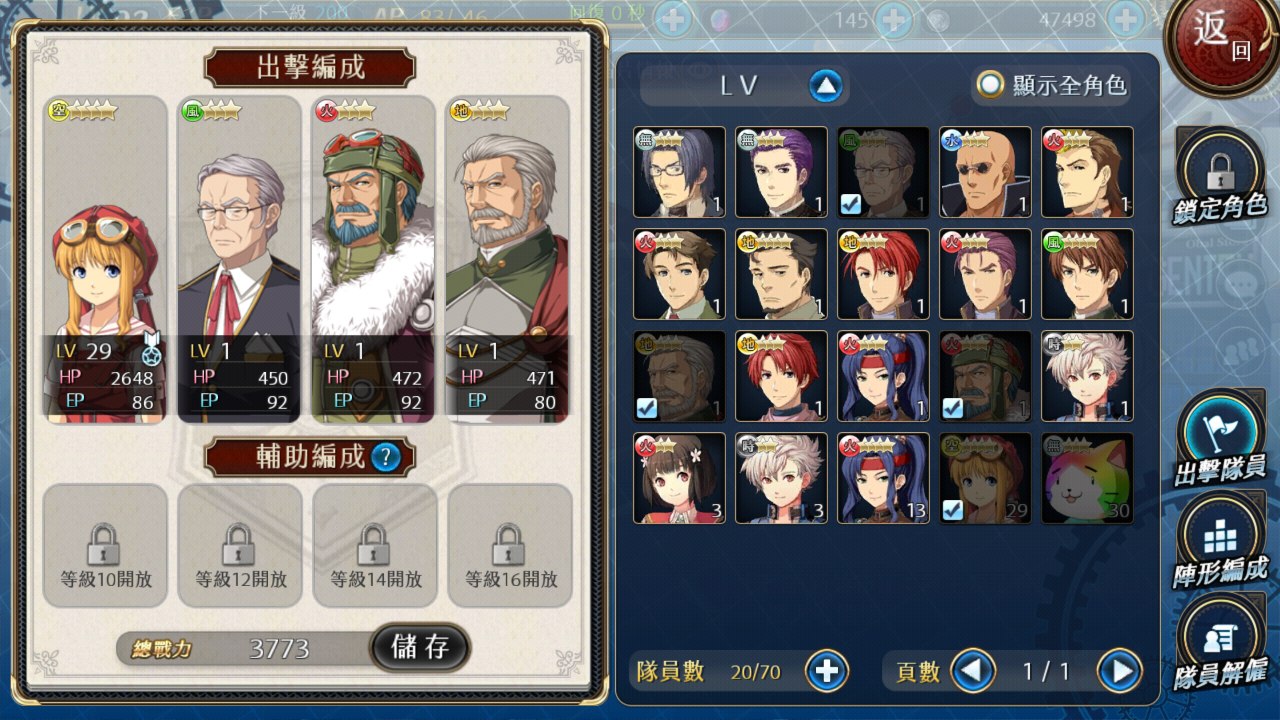
Task: Go to the previous roster page
Action: [972, 671]
